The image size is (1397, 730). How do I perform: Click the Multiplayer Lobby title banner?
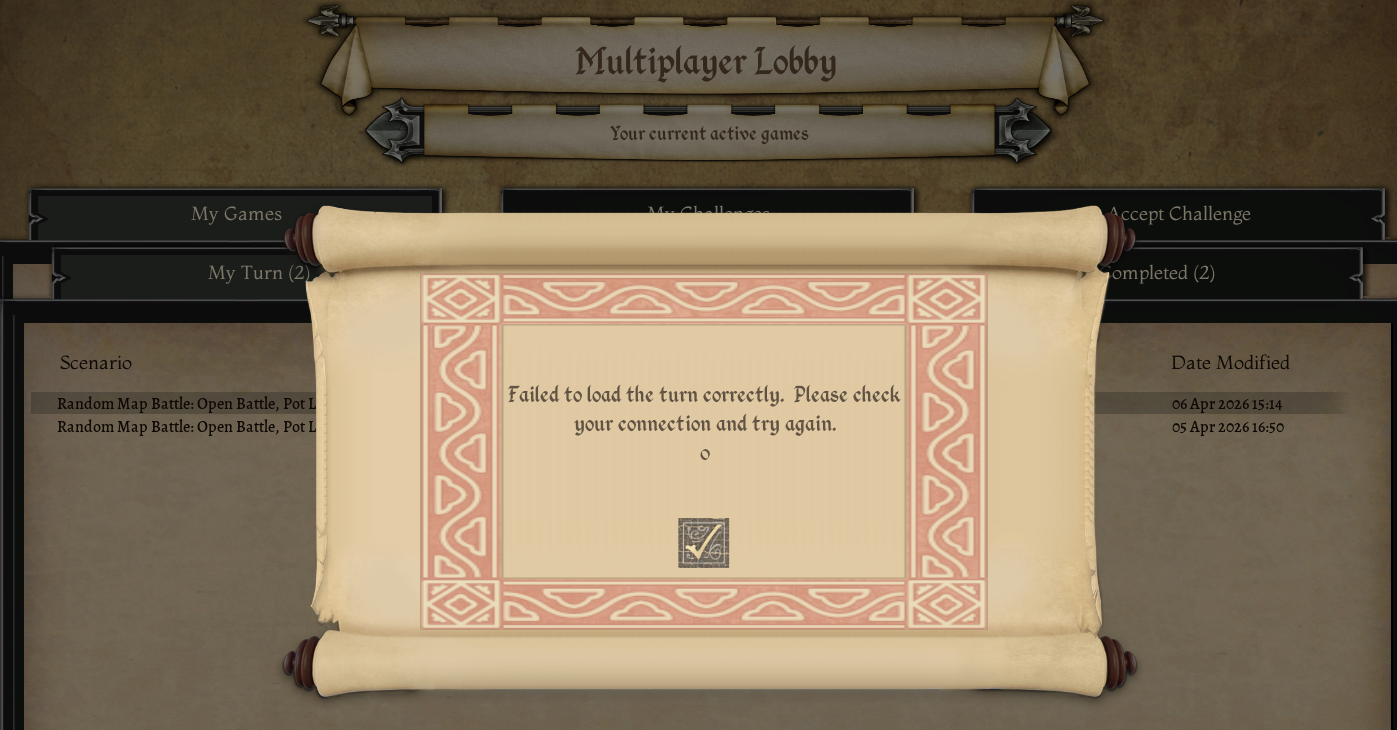pyautogui.click(x=705, y=62)
